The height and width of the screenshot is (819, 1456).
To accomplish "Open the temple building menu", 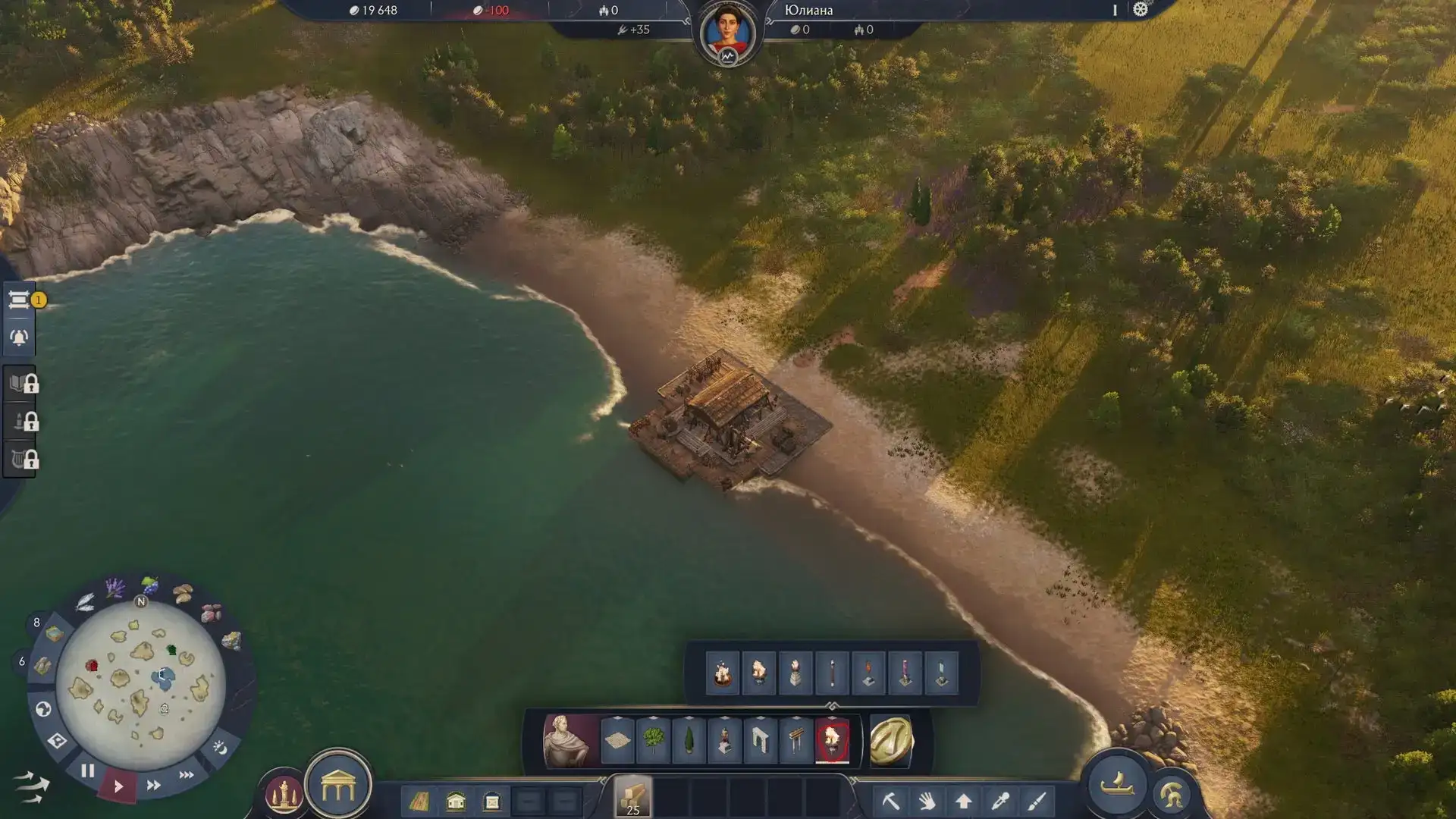I will [x=338, y=789].
